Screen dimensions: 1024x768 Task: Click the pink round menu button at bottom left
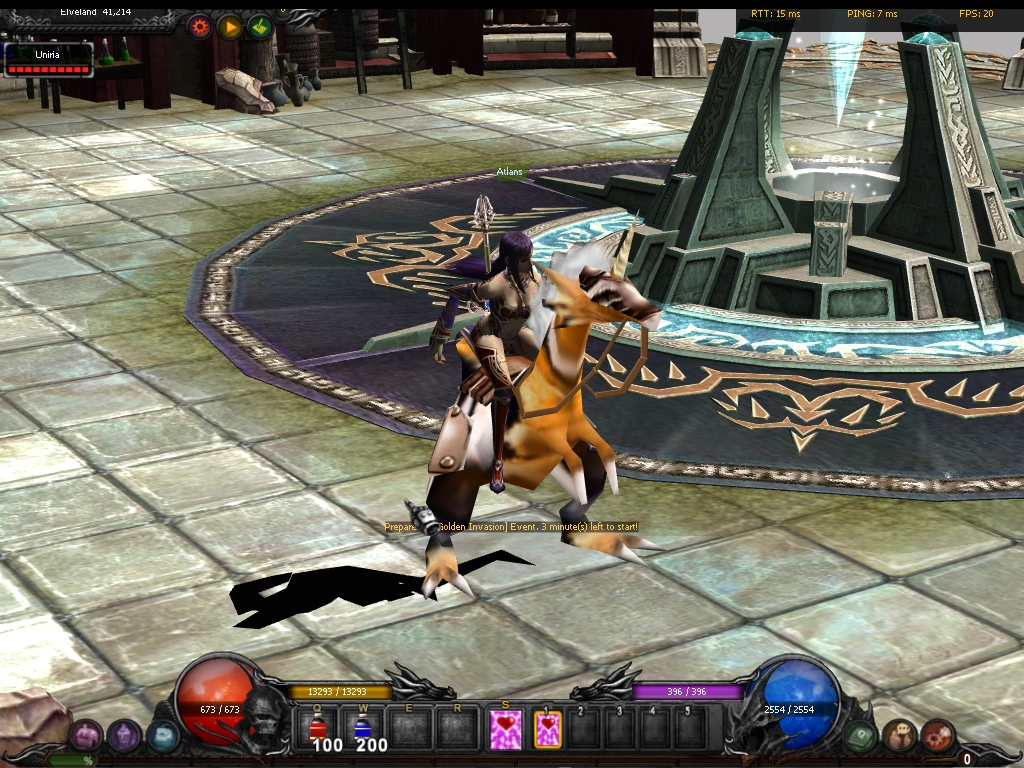pos(85,736)
